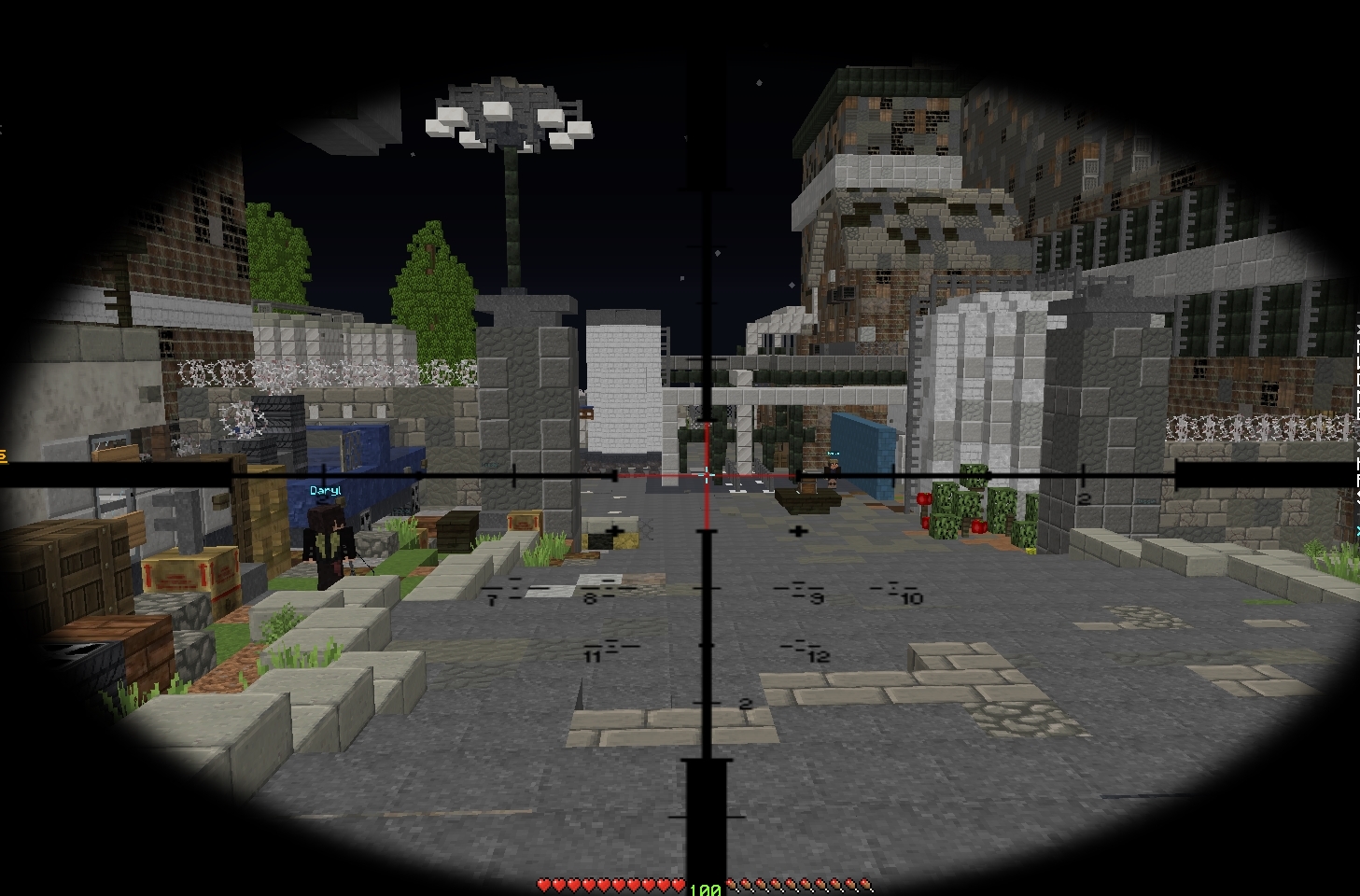Click the number 9 on the scope reticle

(x=815, y=599)
